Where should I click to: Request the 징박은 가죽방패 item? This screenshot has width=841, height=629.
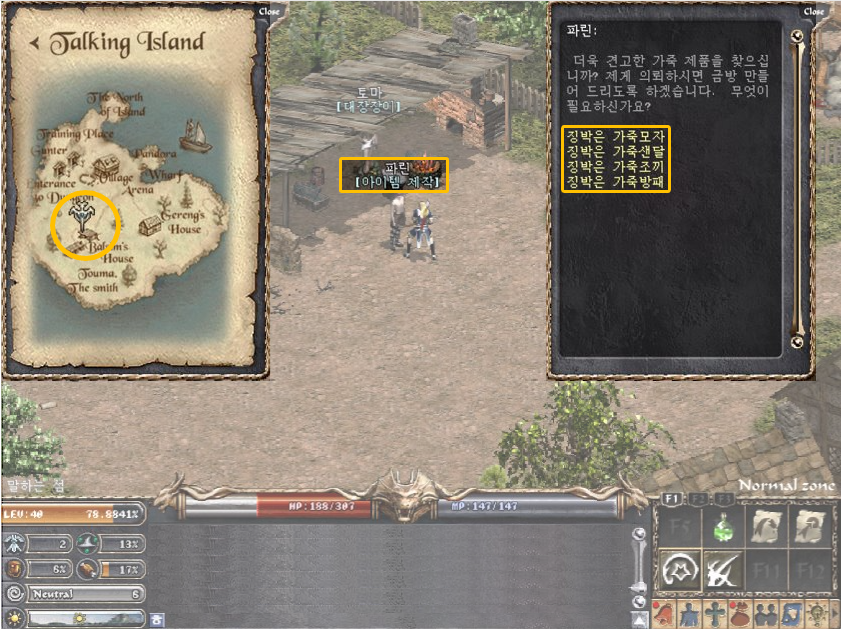coord(616,182)
